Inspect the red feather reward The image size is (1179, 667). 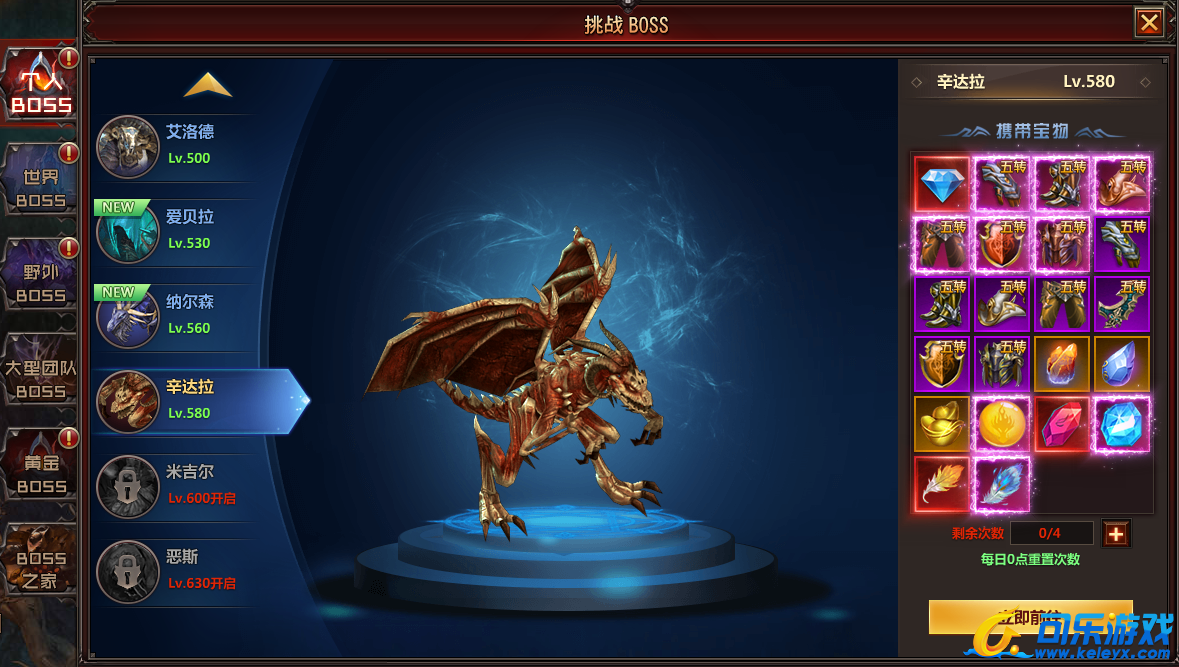[x=941, y=484]
